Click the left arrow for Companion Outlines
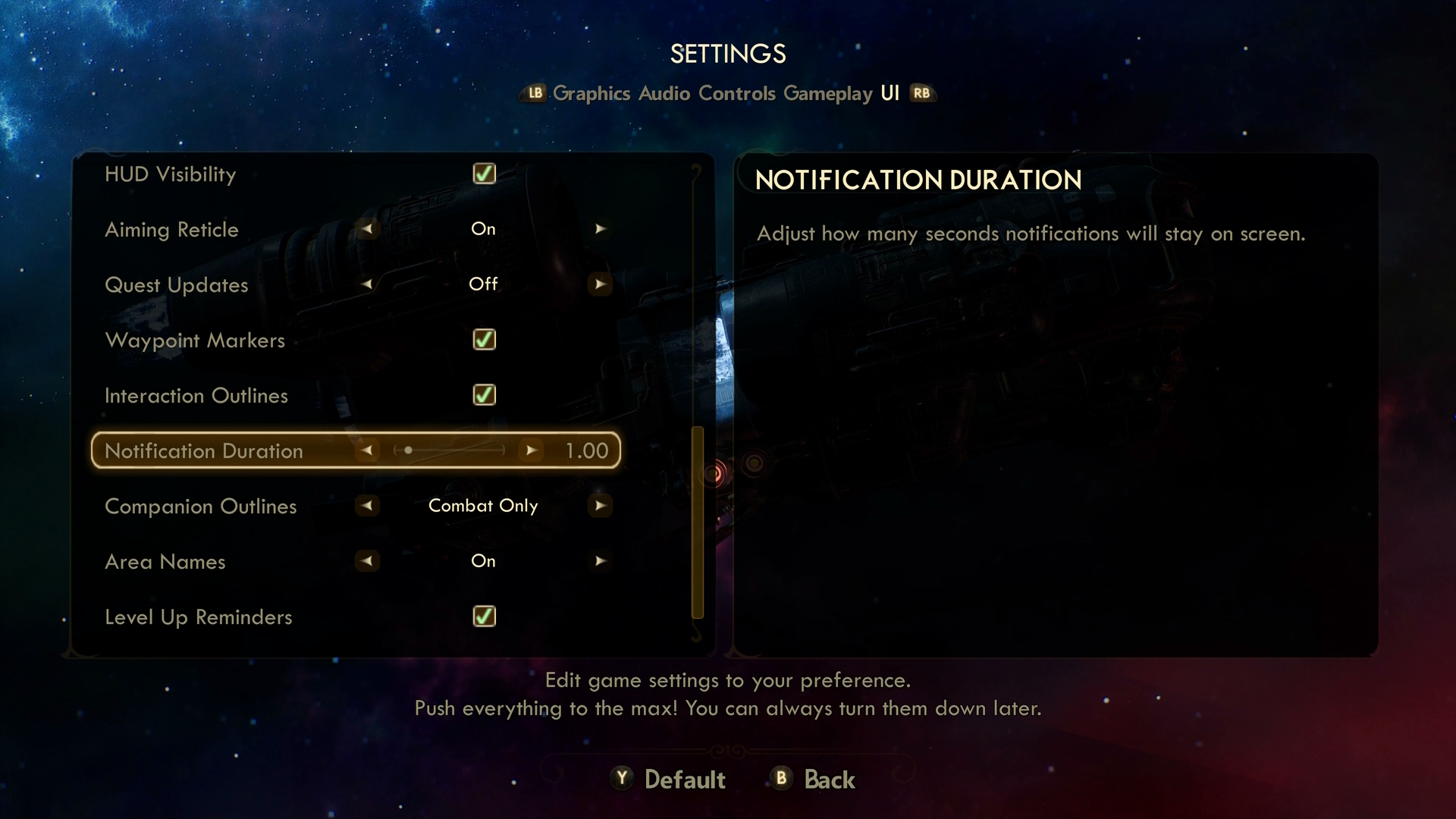This screenshot has width=1456, height=819. coord(367,506)
